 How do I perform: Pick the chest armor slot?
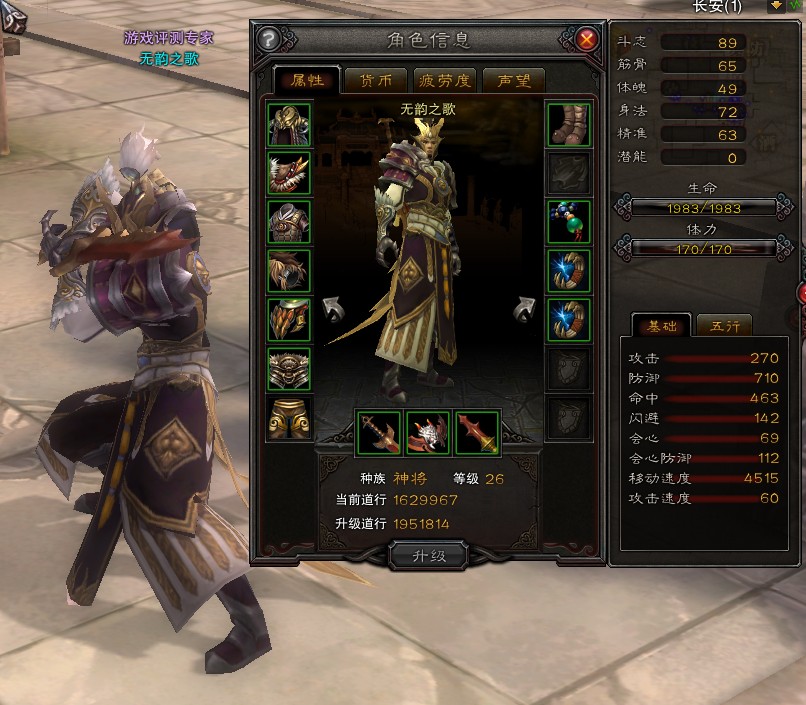289,222
